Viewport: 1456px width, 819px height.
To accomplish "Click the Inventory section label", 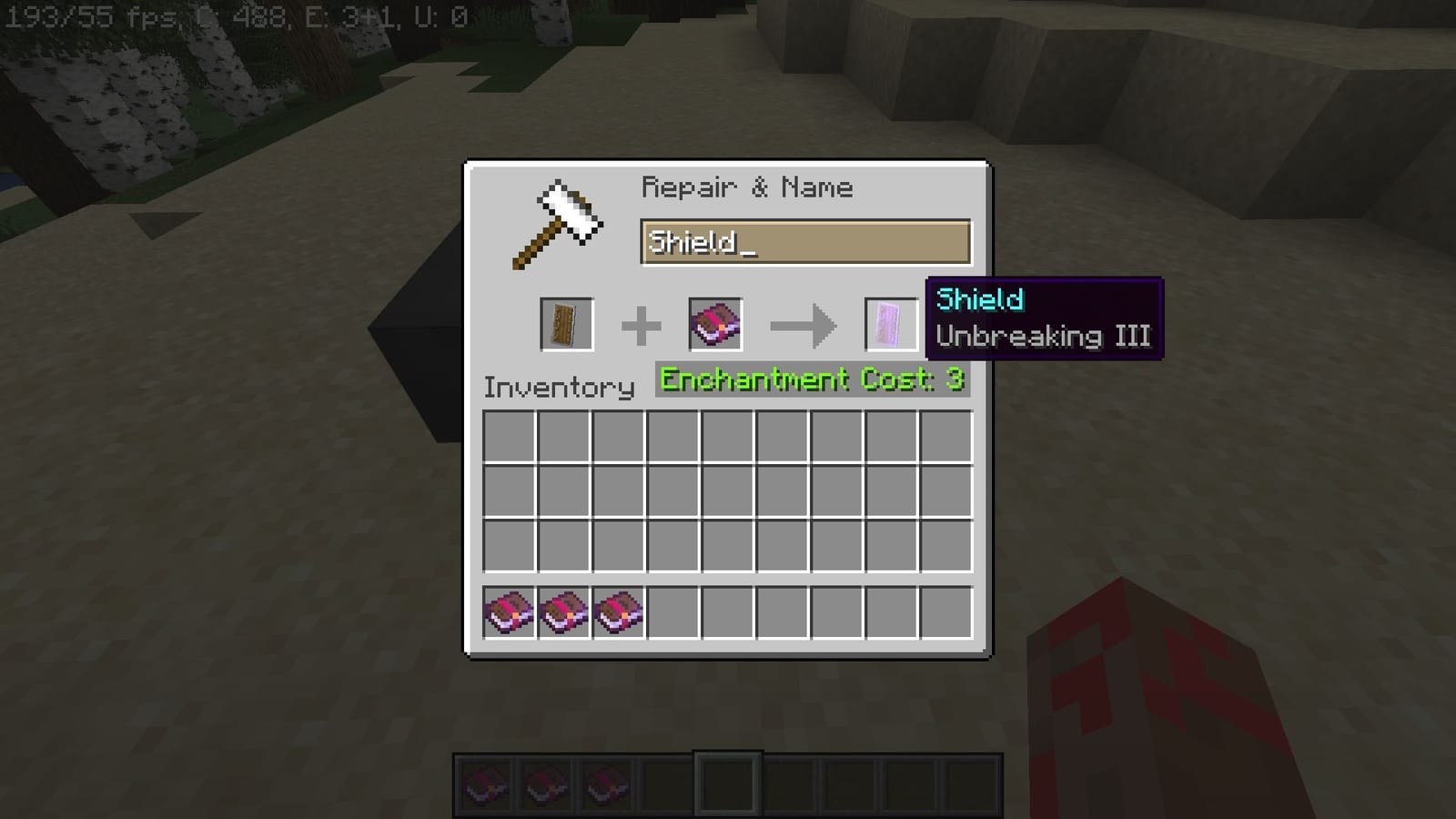I will [558, 387].
